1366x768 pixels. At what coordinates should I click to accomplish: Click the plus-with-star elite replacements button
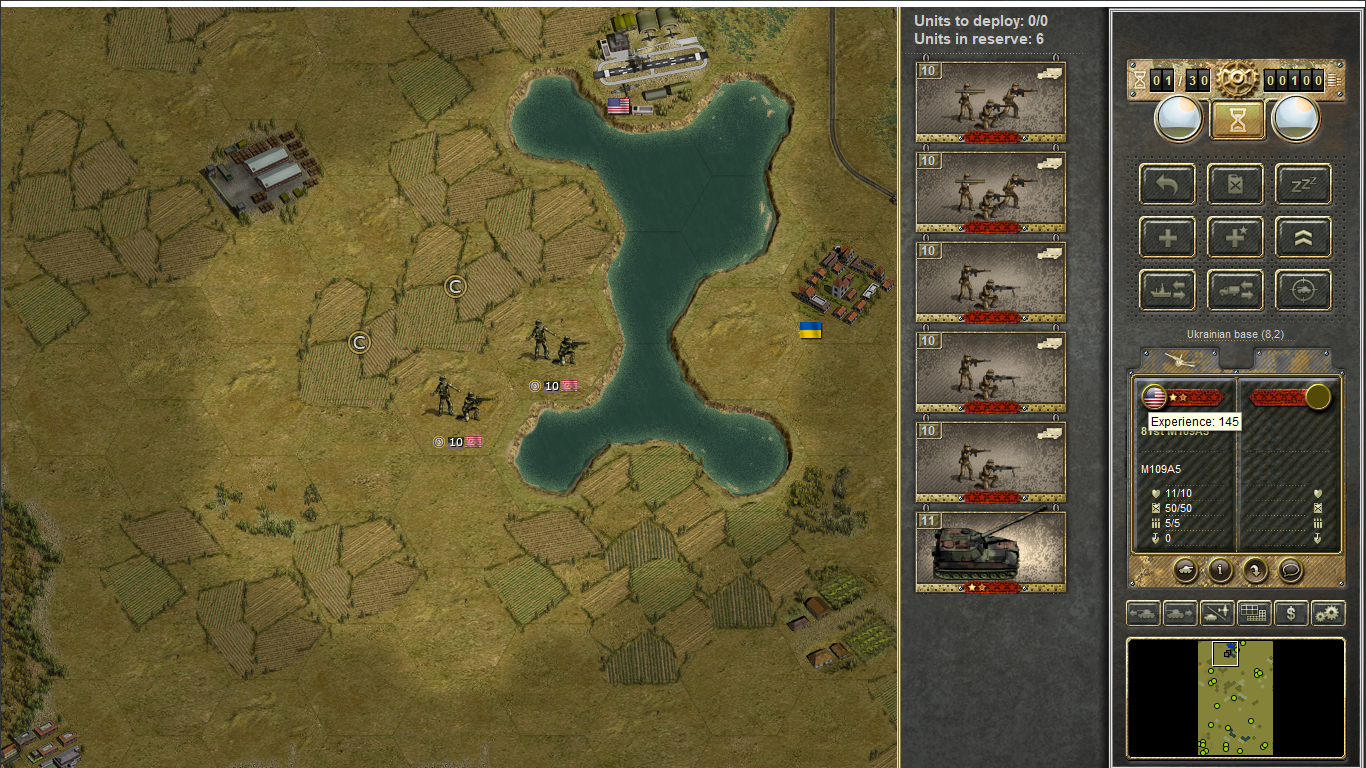(x=1235, y=238)
